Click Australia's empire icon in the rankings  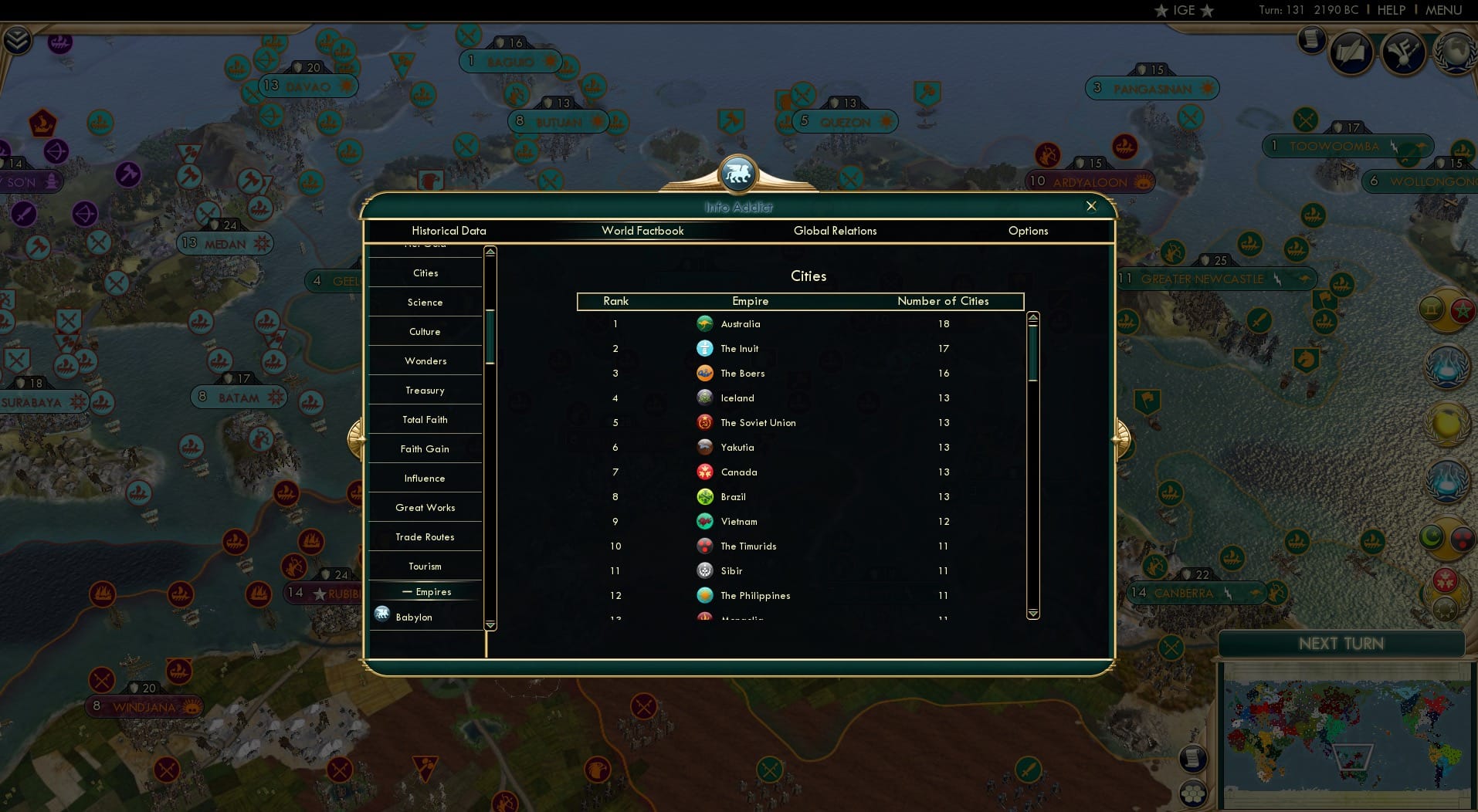click(705, 324)
